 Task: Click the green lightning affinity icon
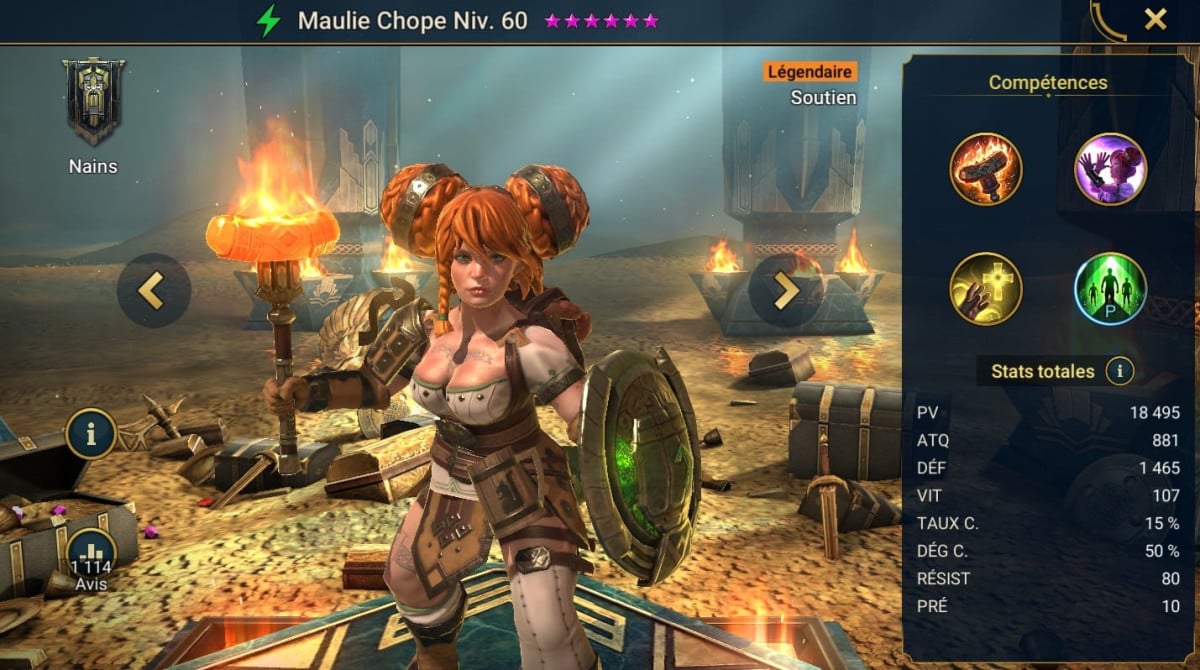tap(268, 21)
